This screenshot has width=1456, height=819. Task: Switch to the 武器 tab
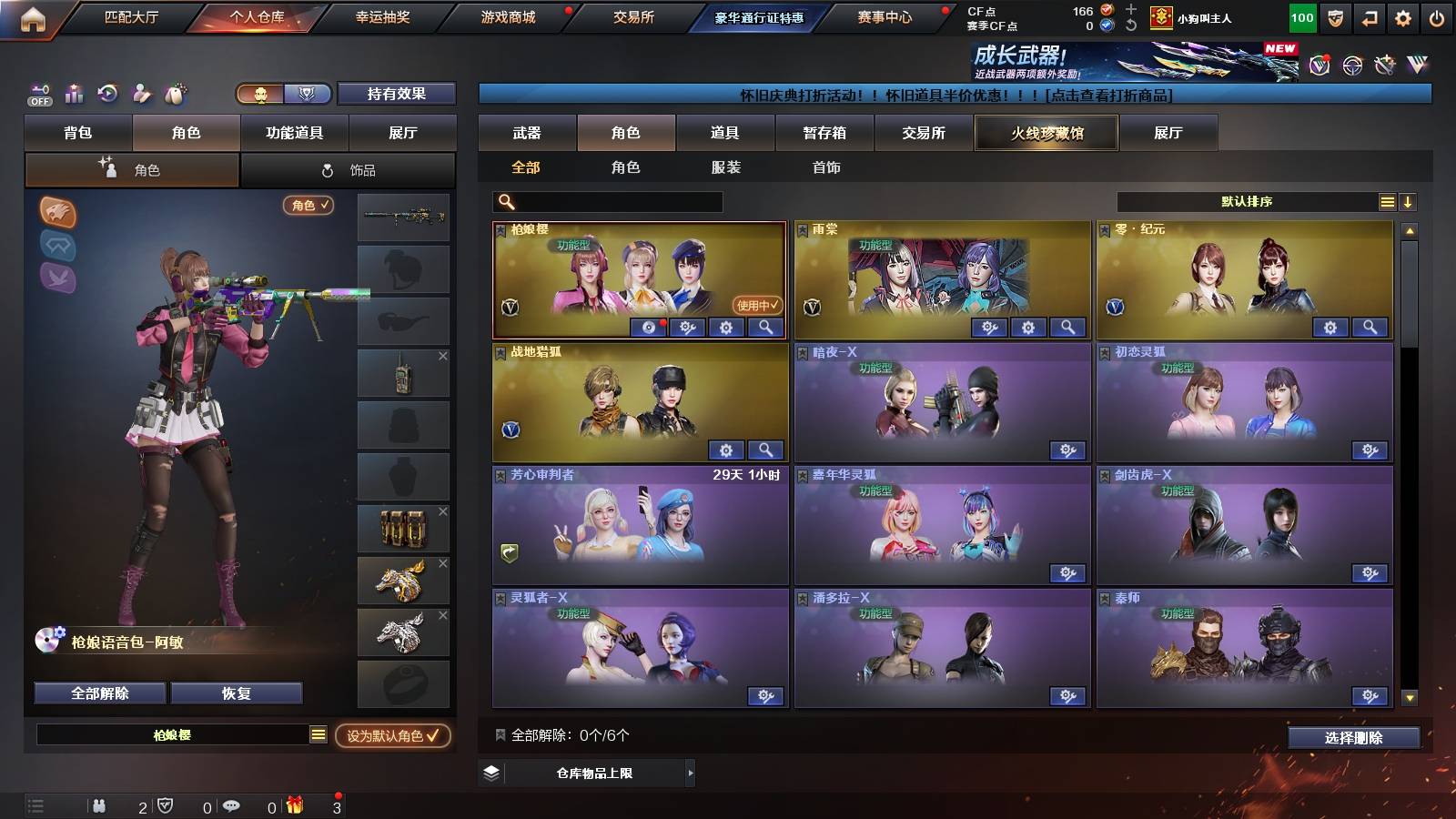tap(528, 132)
